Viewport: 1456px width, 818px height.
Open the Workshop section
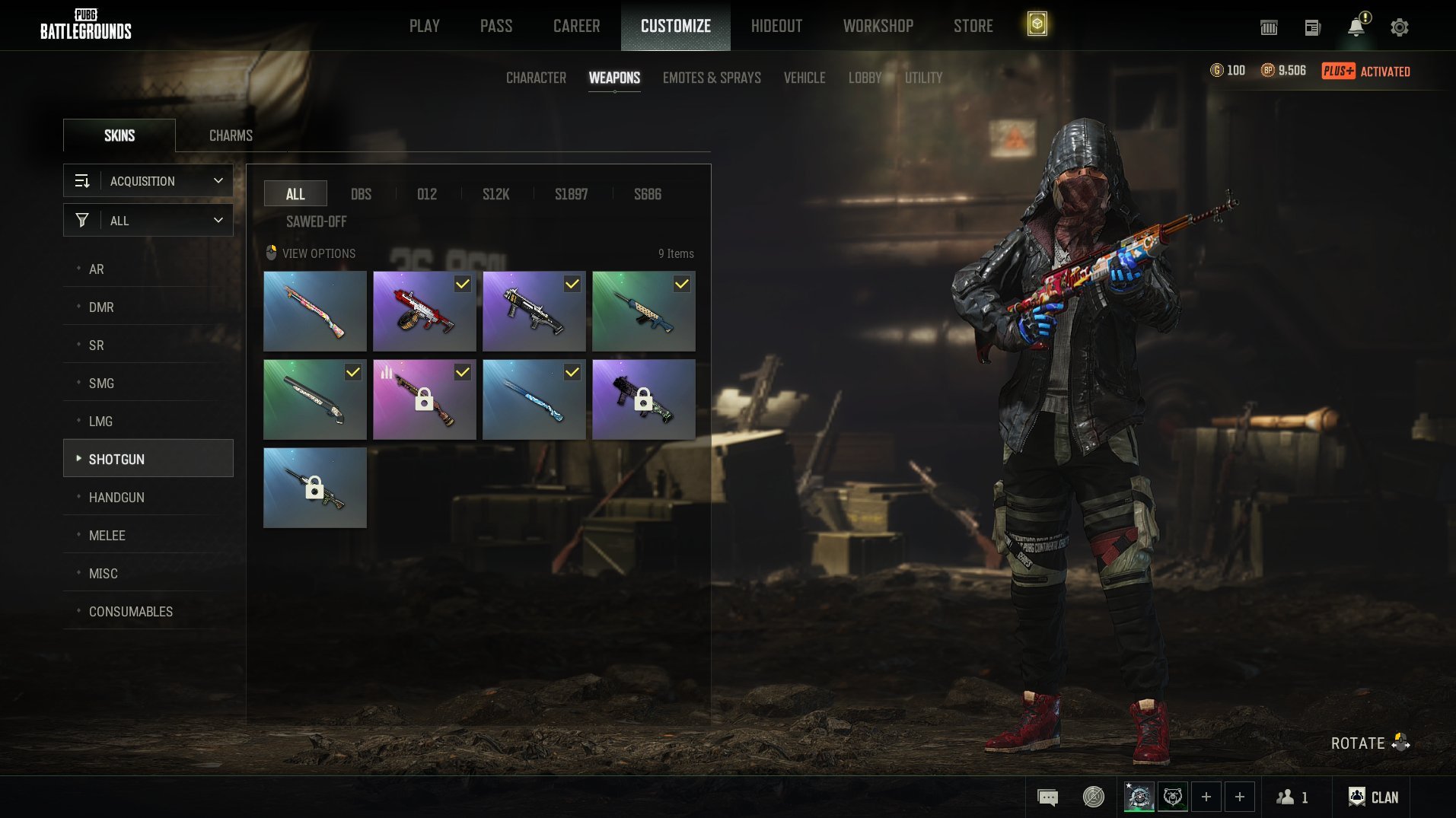click(878, 26)
